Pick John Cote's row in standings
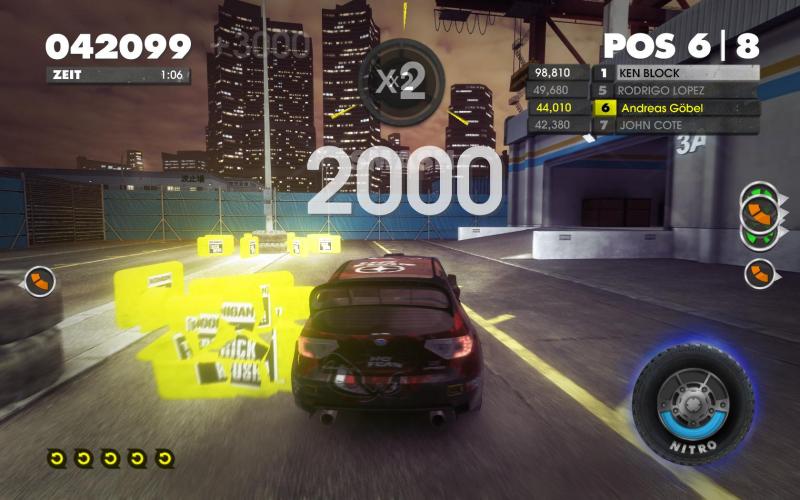The image size is (800, 500). tap(675, 124)
